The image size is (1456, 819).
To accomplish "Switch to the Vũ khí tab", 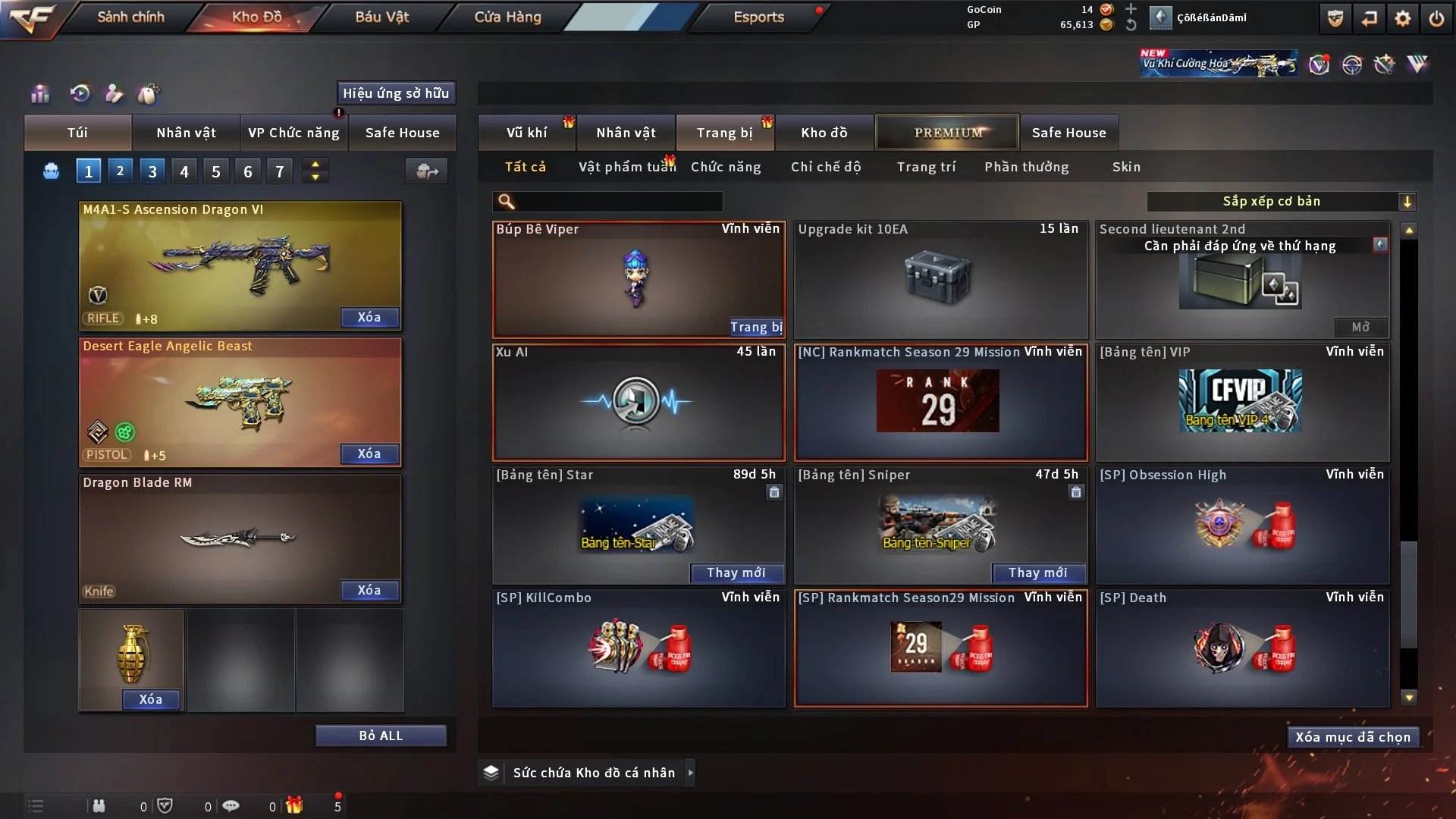I will (526, 133).
